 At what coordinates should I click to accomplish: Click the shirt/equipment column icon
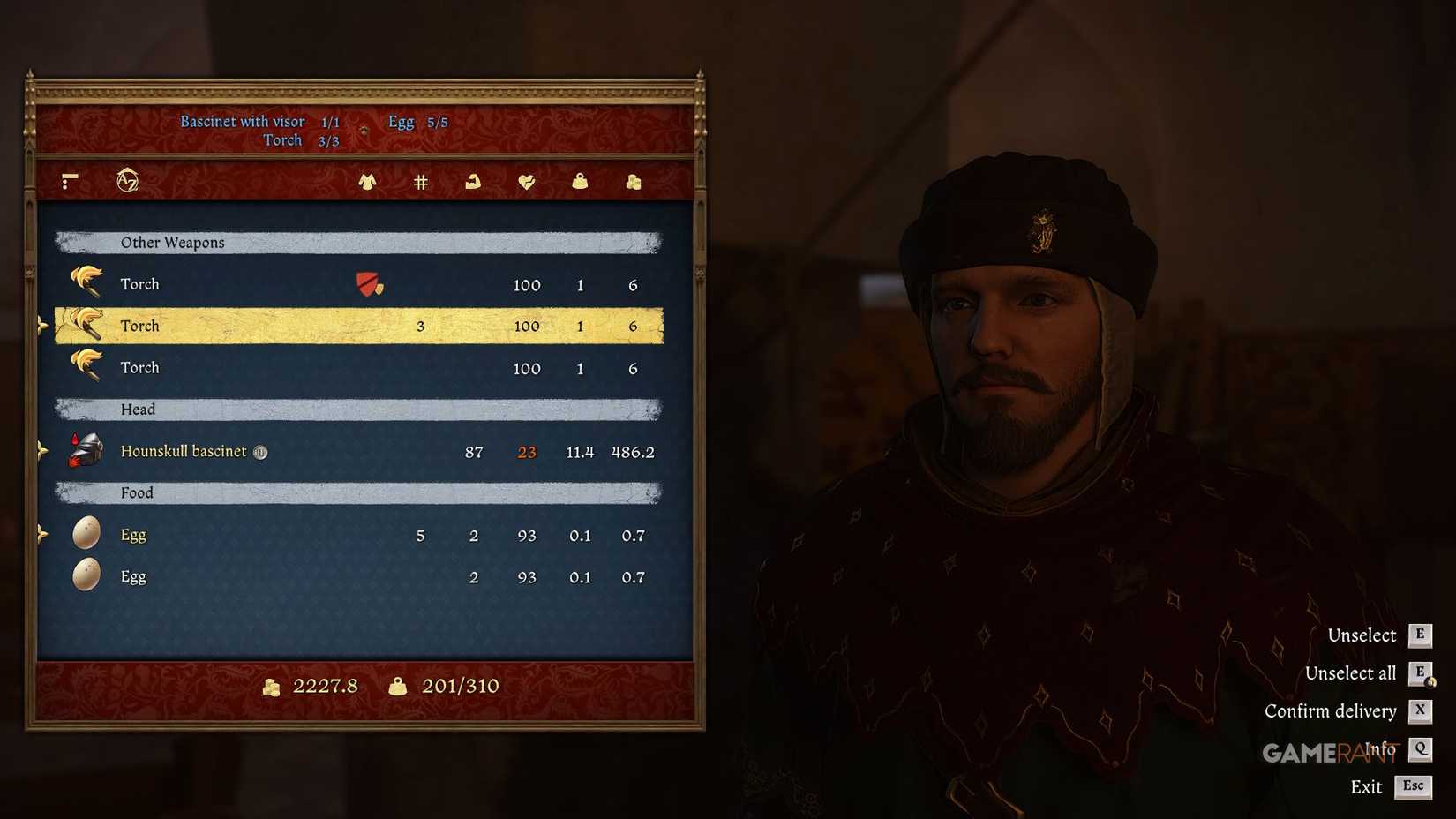tap(367, 181)
